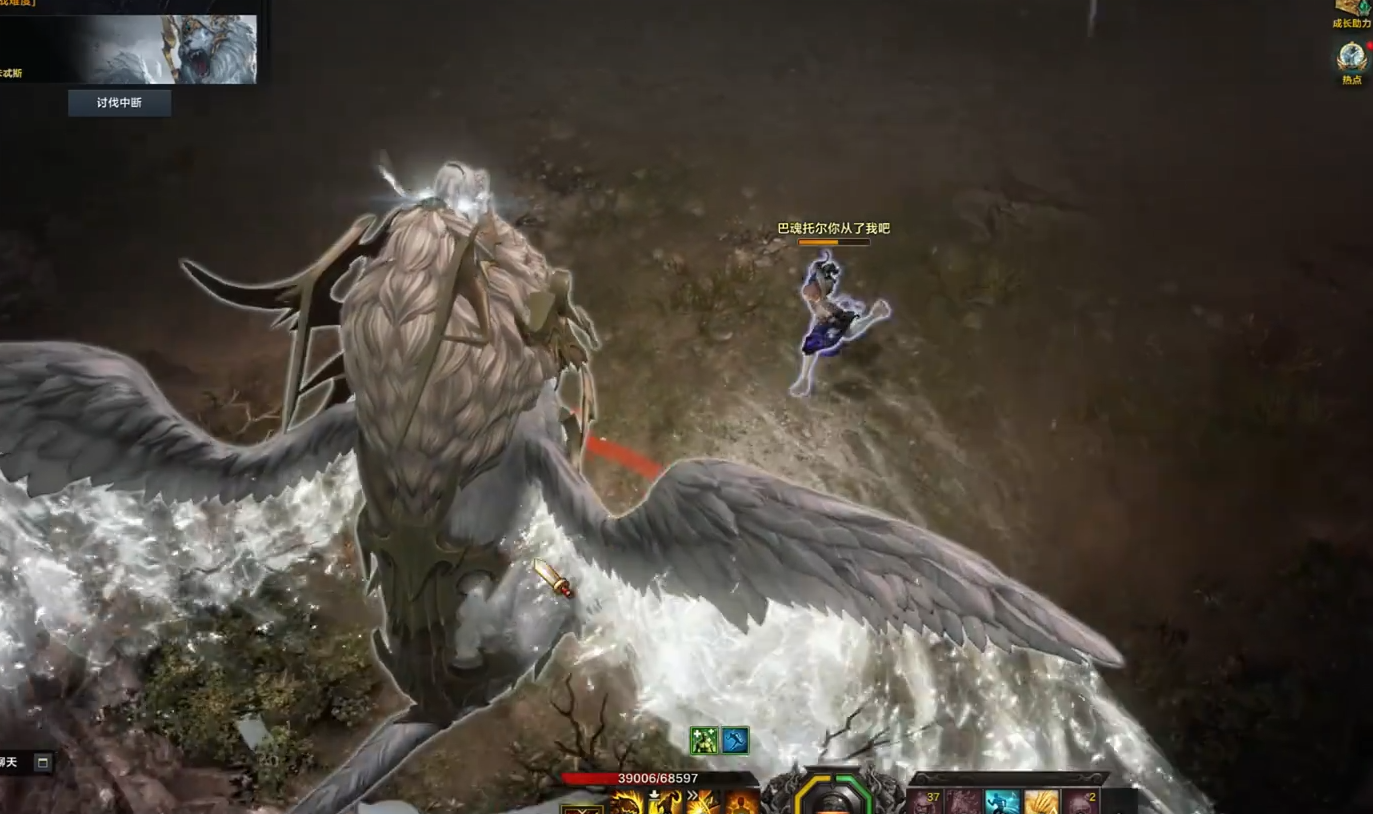Activate the skill slot showing 2
Screen dimensions: 1373x814
(x=1081, y=802)
